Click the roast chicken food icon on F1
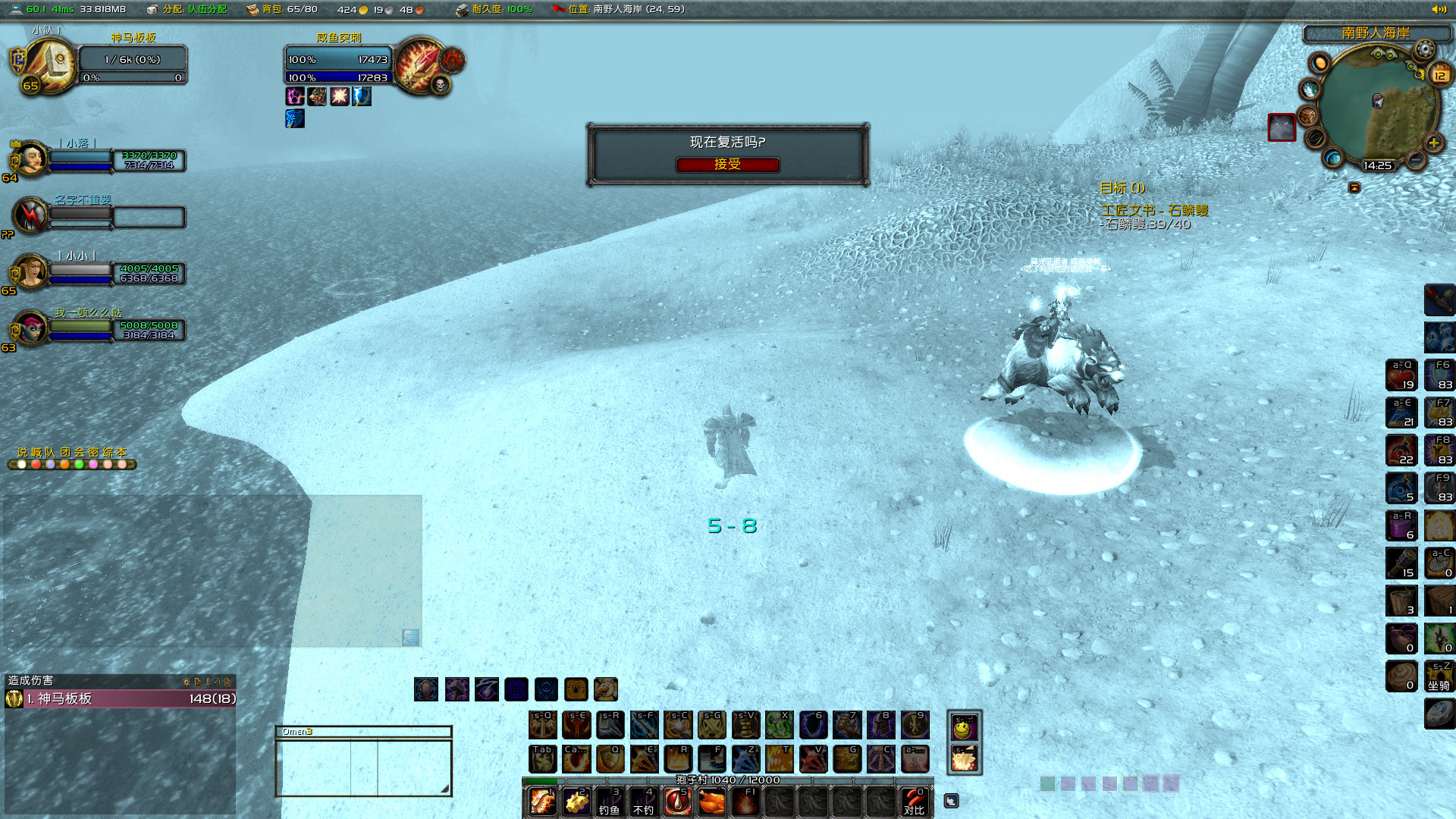This screenshot has height=819, width=1456. click(710, 802)
